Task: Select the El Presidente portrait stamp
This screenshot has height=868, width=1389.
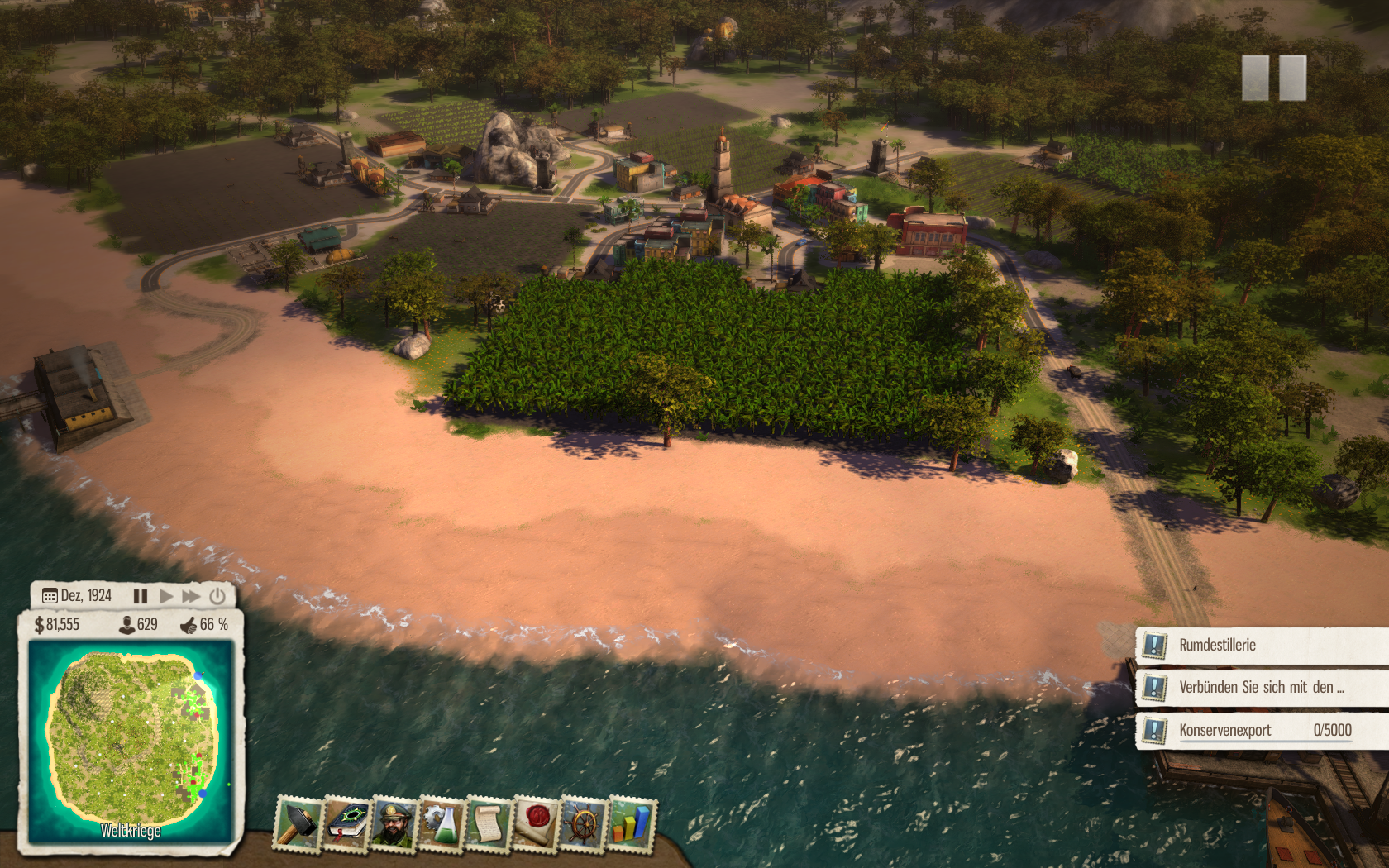Action: tap(394, 823)
